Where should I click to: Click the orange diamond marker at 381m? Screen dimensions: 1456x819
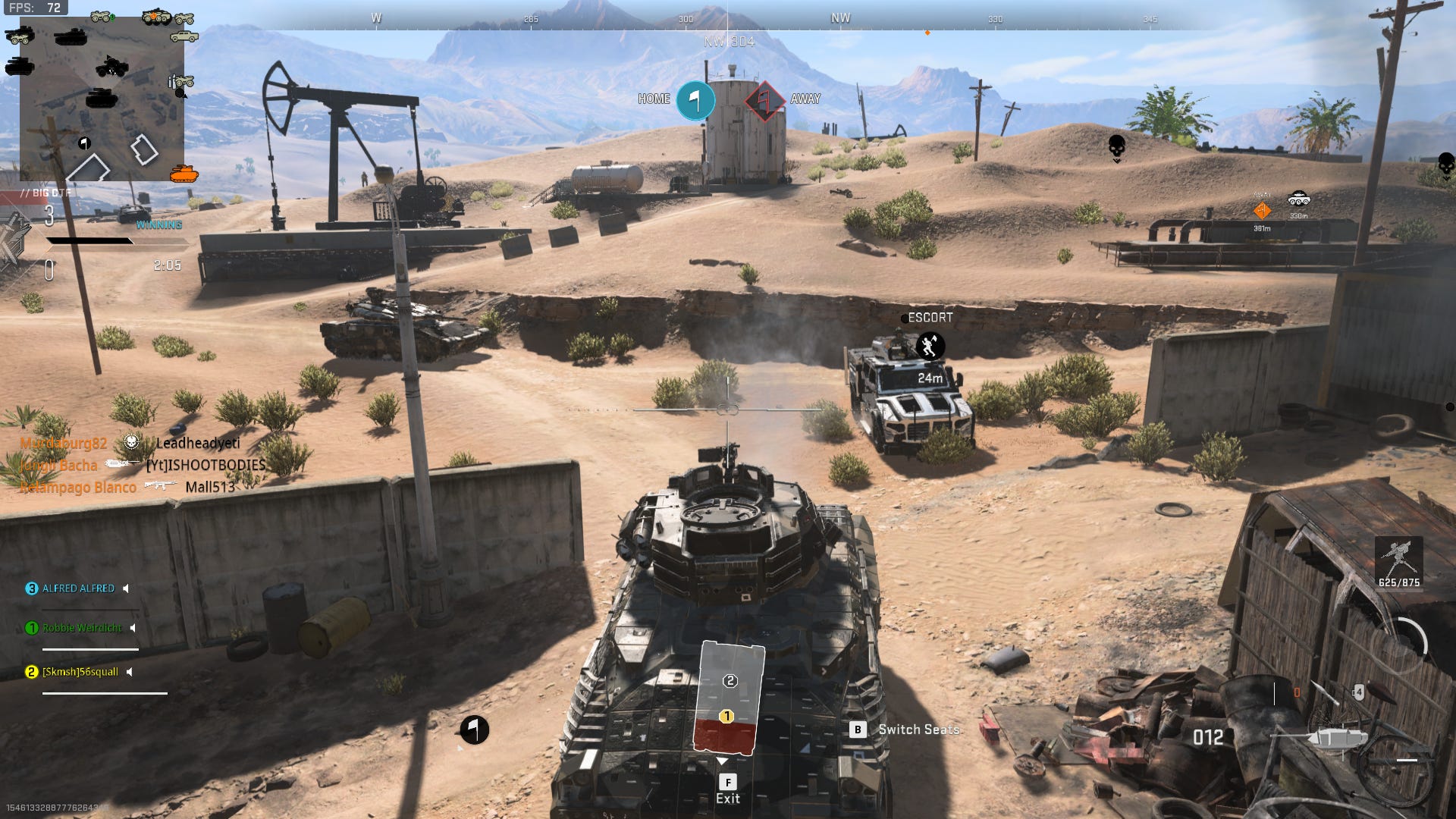click(x=1262, y=211)
